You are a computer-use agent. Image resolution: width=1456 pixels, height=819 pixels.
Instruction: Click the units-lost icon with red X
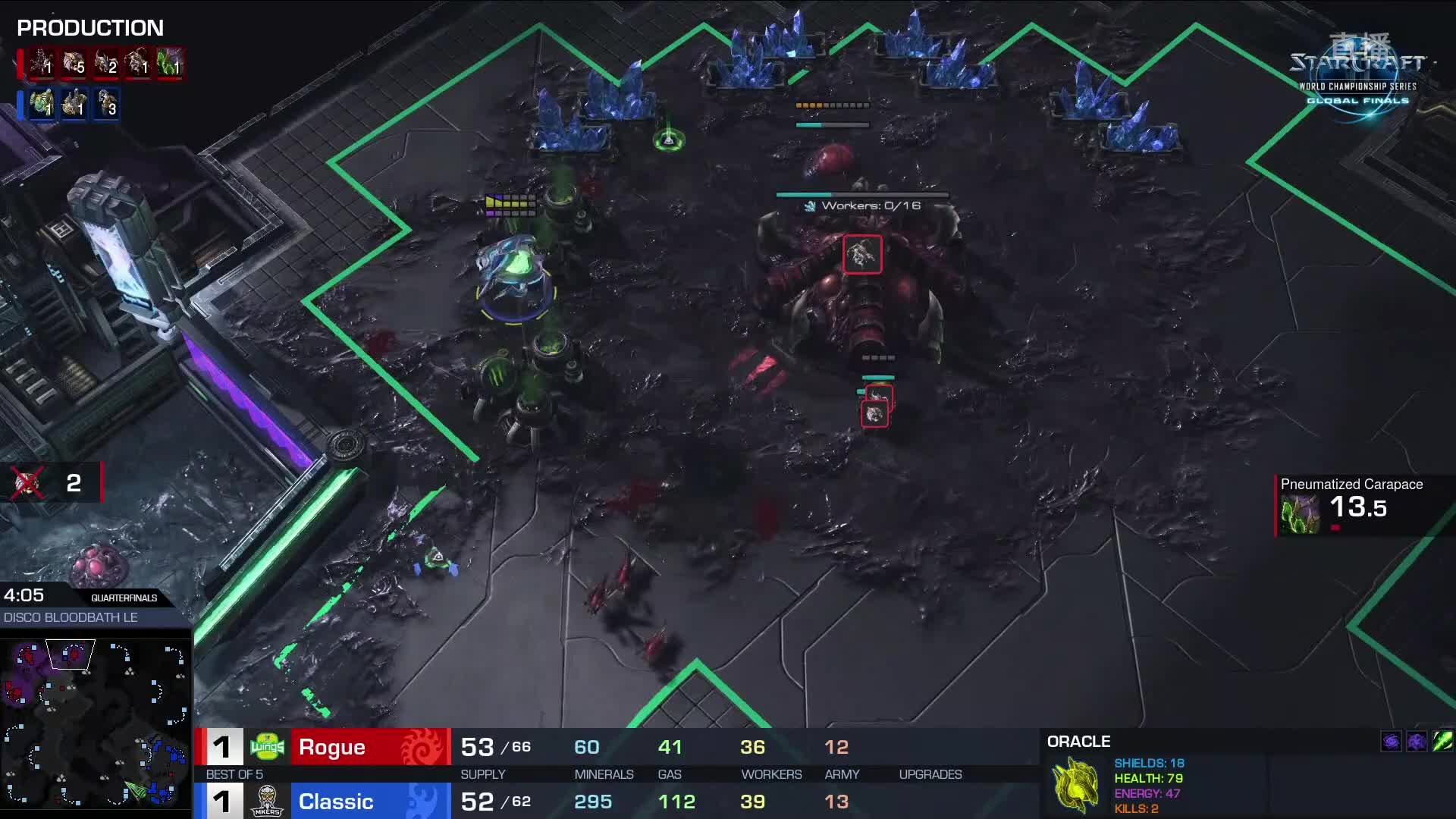point(28,482)
